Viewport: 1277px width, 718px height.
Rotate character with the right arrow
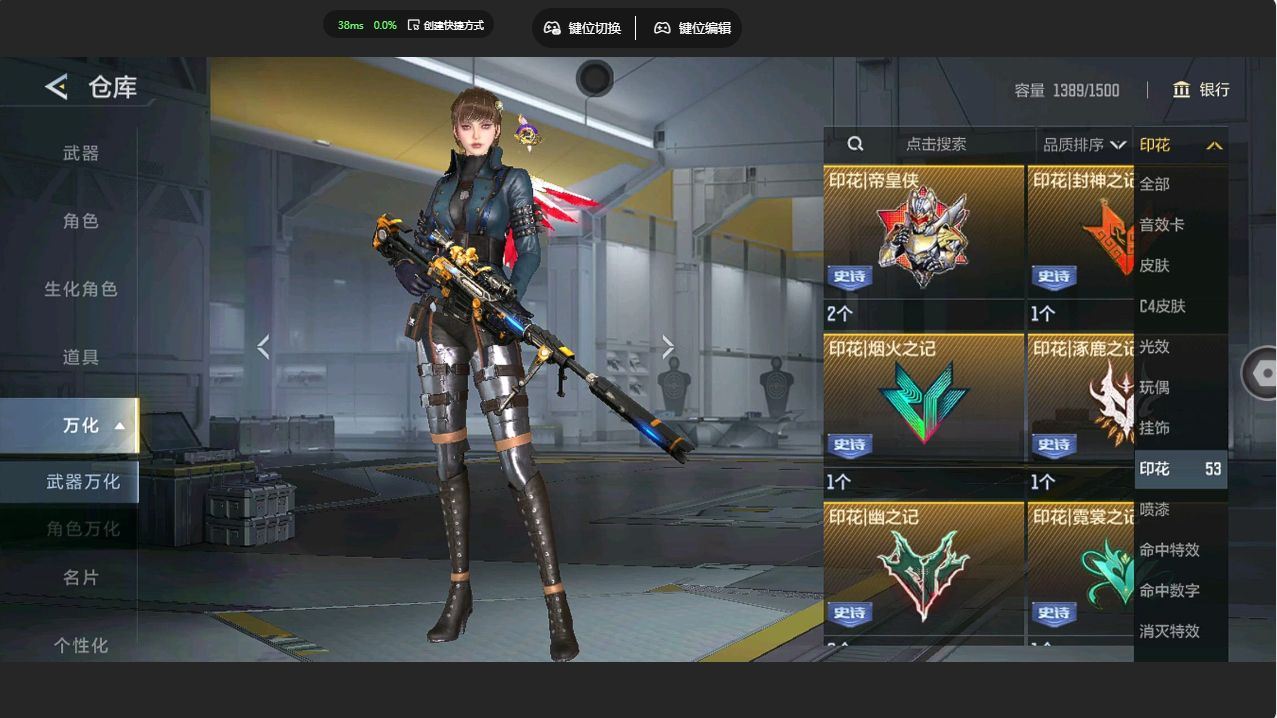pyautogui.click(x=668, y=347)
